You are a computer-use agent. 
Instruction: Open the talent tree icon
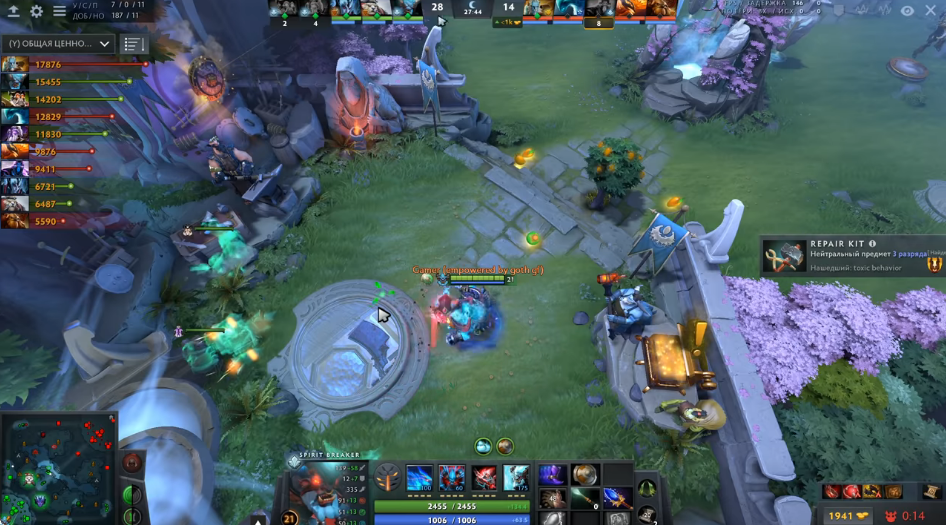click(x=387, y=478)
